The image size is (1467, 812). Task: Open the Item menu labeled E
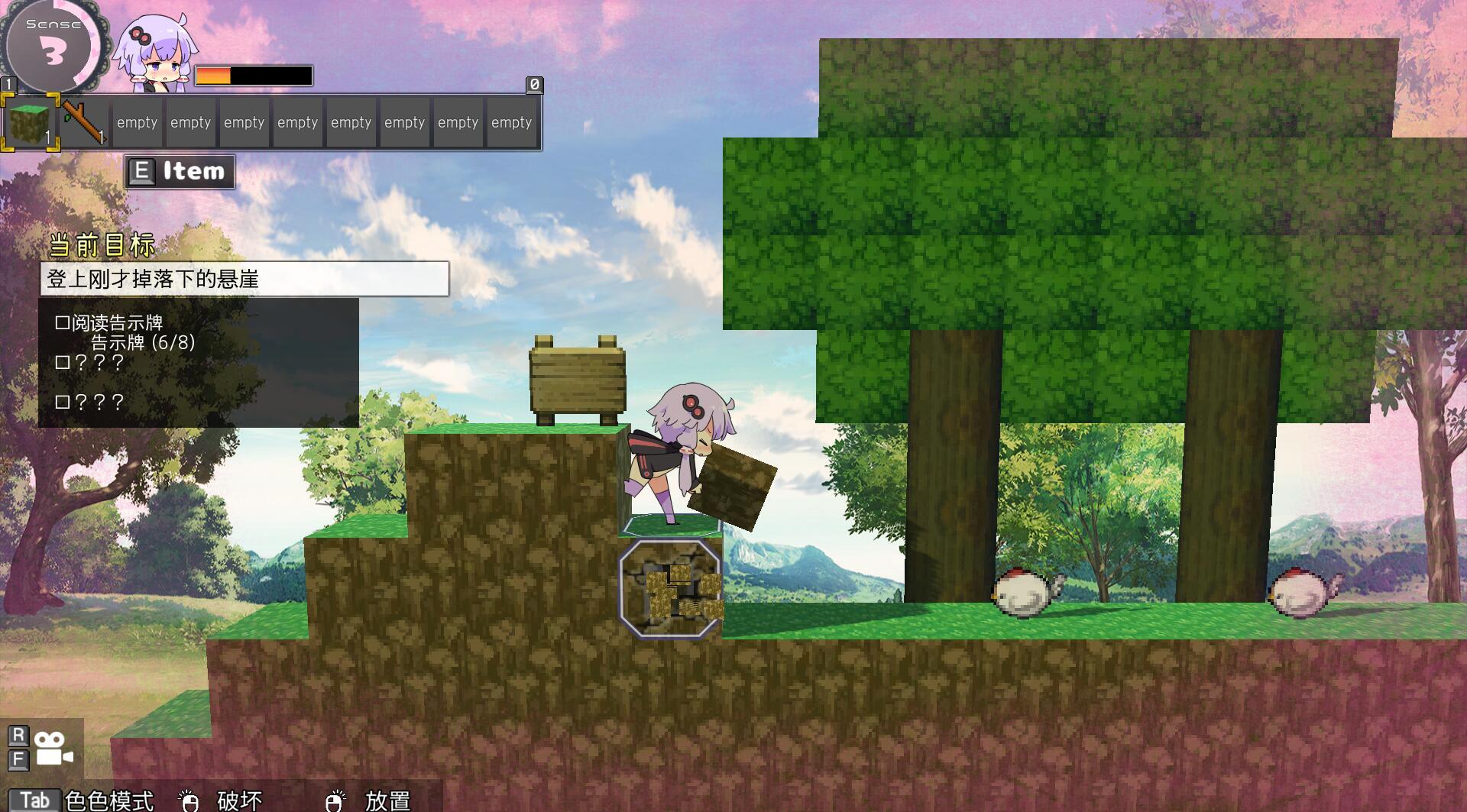[178, 170]
